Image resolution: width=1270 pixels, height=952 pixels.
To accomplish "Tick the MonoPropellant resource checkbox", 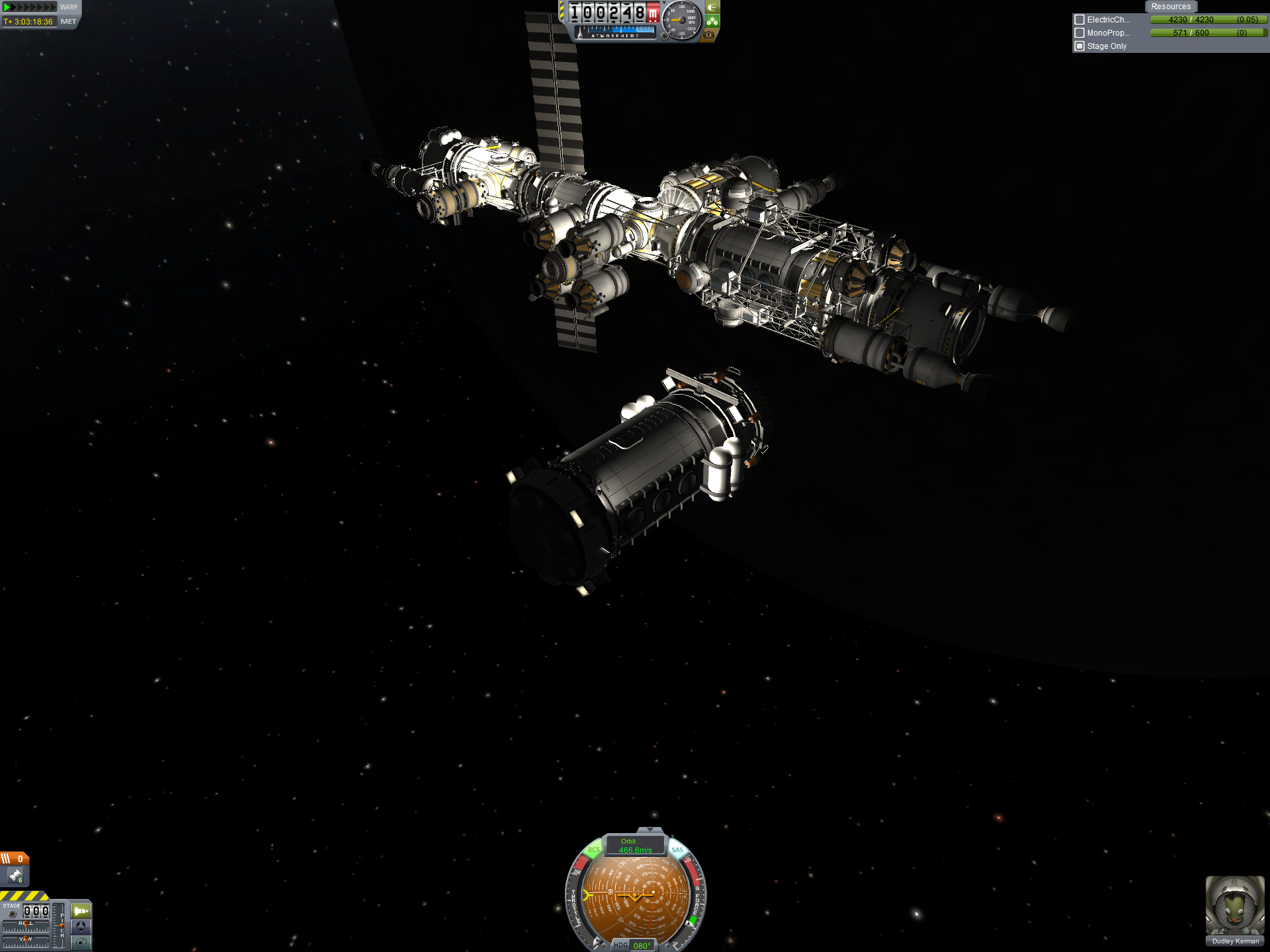I will pos(1079,33).
